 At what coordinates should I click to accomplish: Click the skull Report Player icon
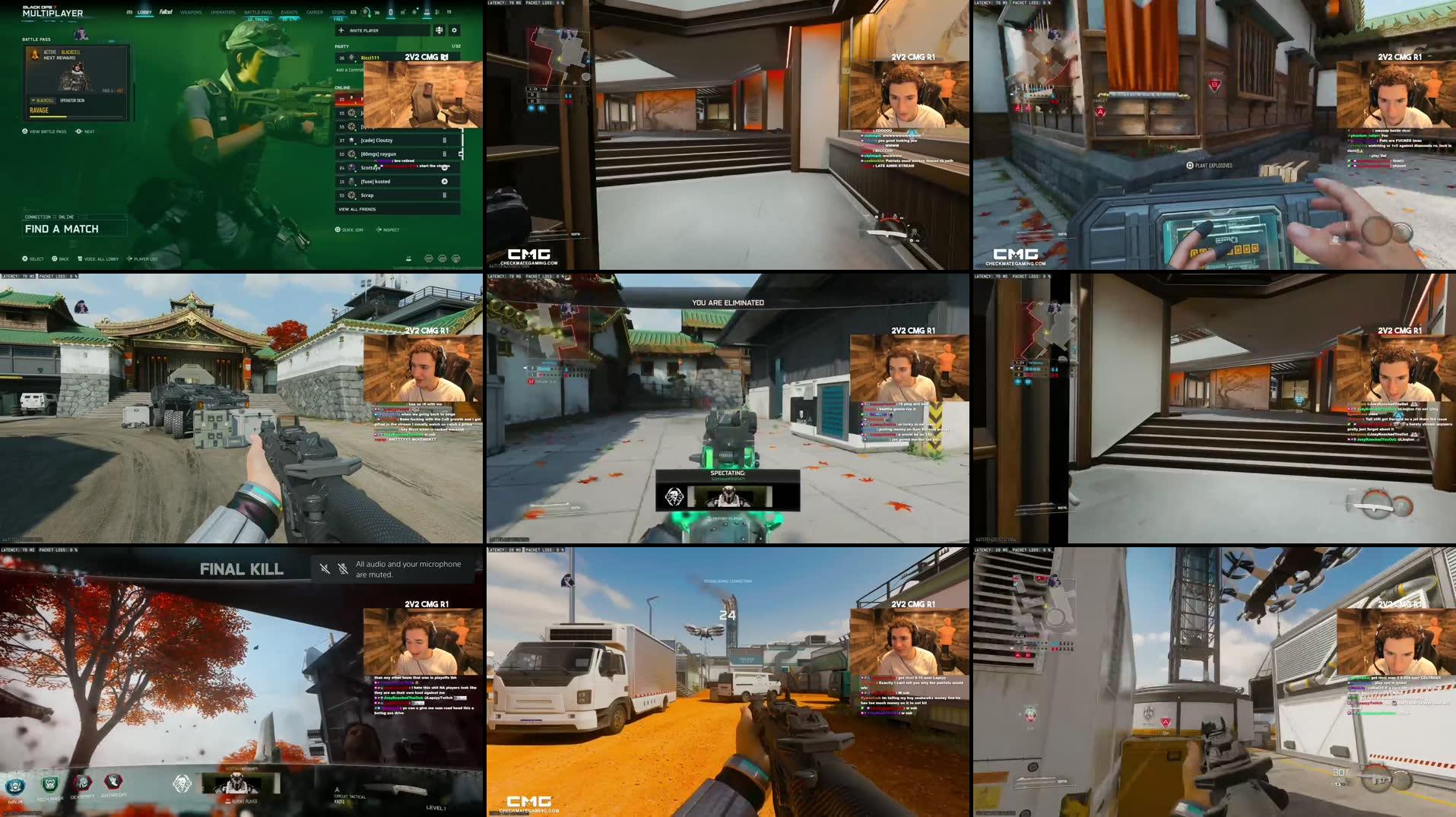click(x=227, y=800)
